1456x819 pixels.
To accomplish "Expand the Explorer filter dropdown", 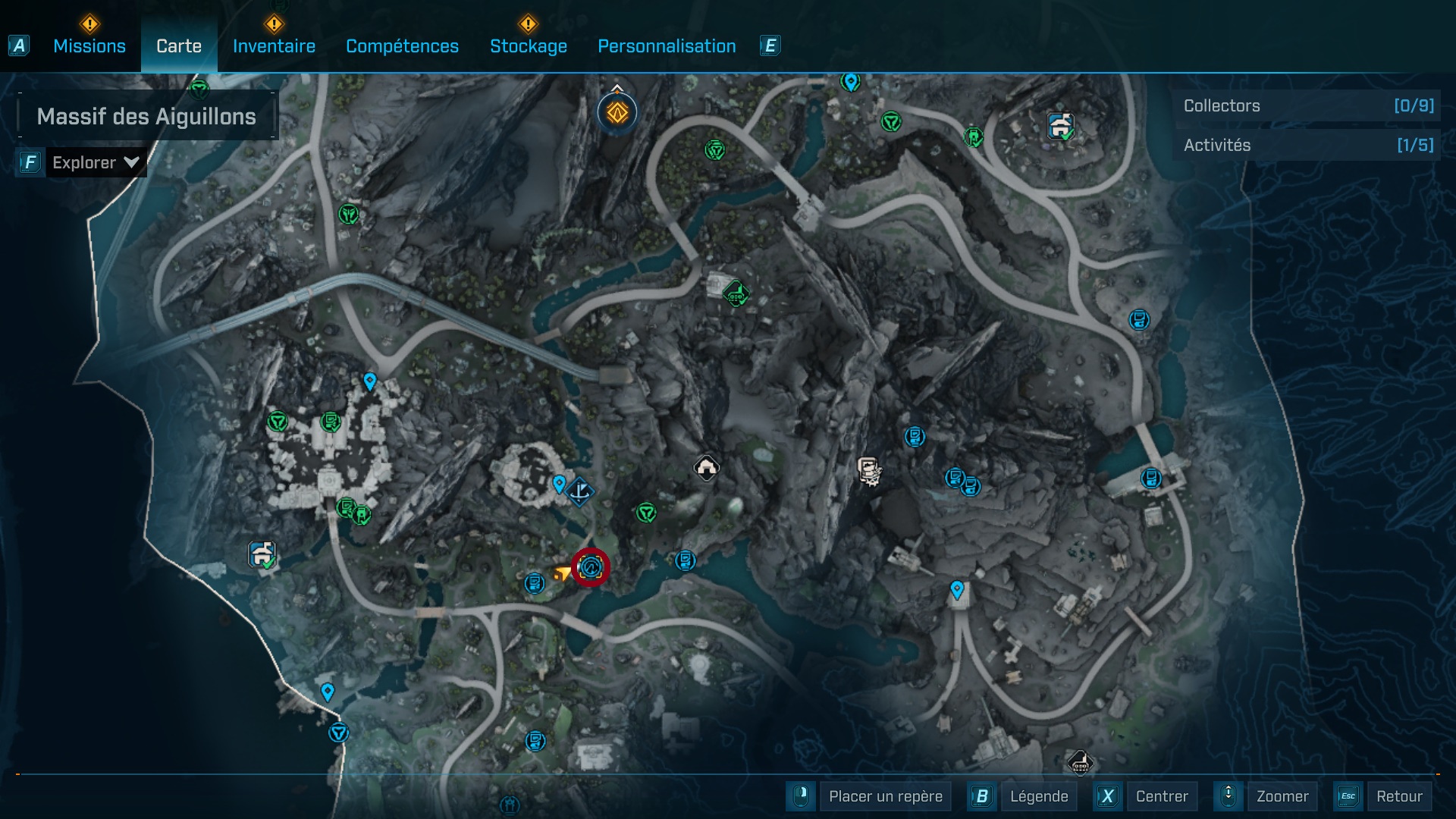I will (x=96, y=162).
